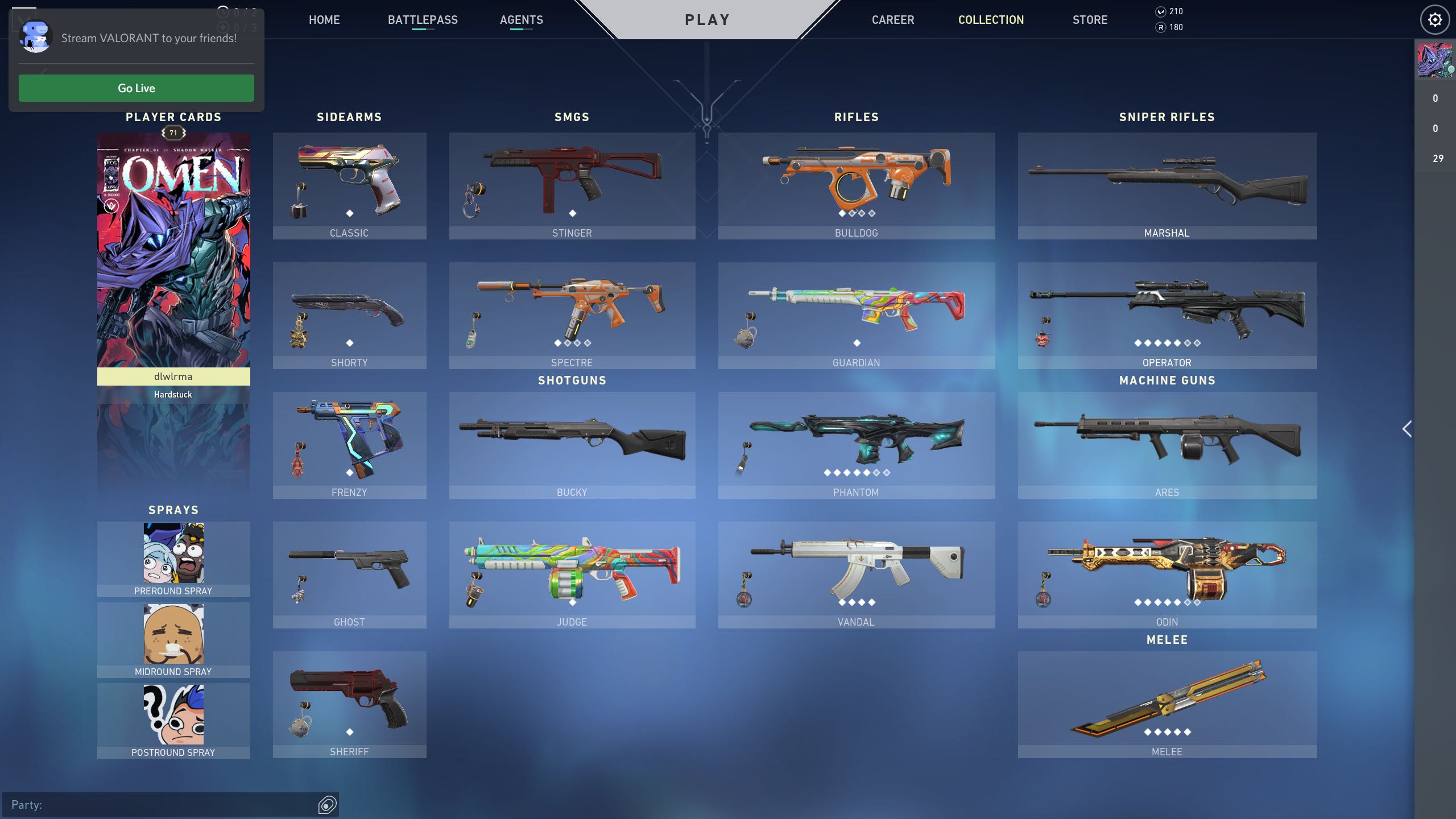Screen dimensions: 1456x819
Task: Click the Party text input field
Action: [159, 805]
